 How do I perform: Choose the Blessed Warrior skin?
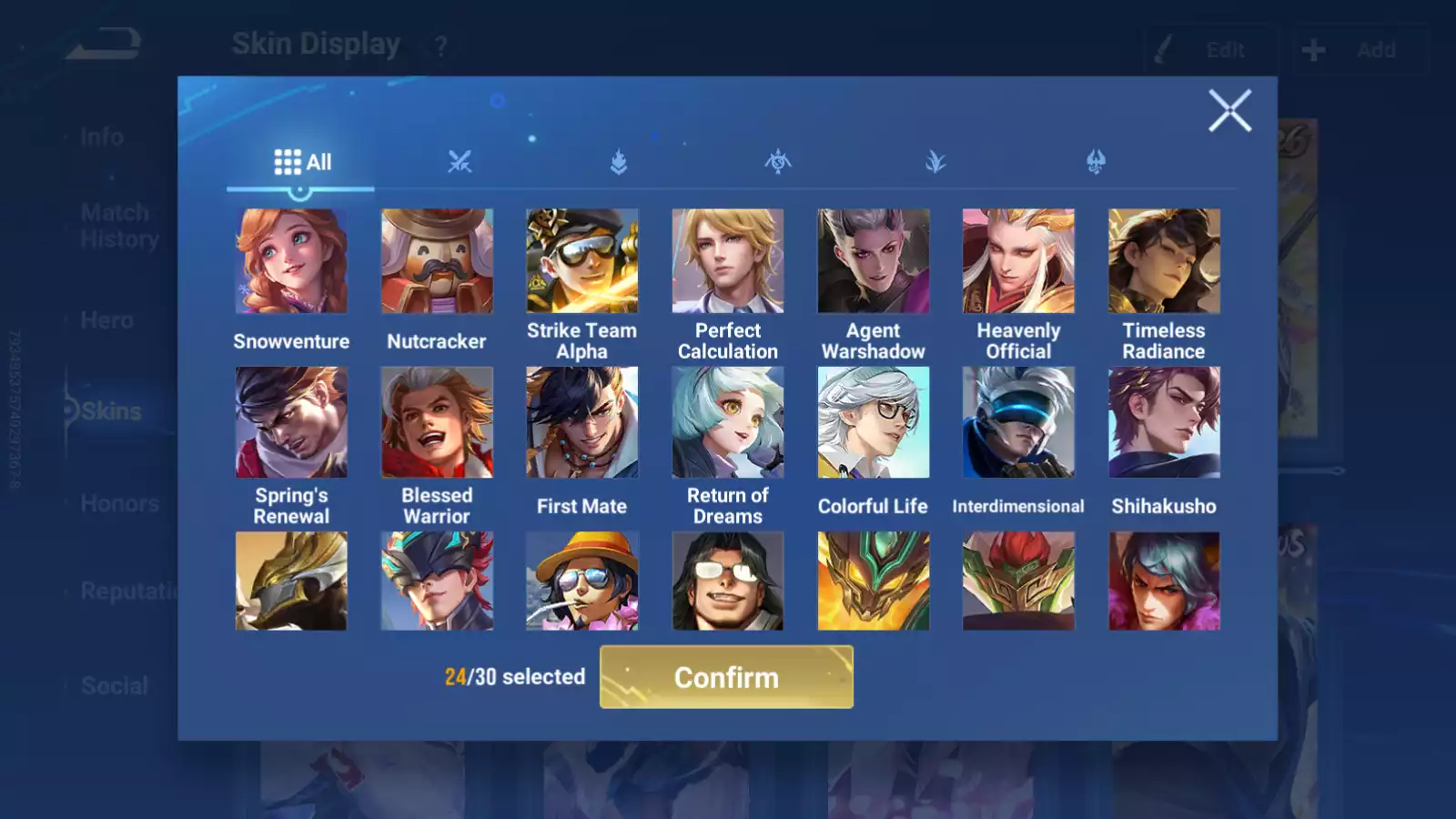coord(437,422)
